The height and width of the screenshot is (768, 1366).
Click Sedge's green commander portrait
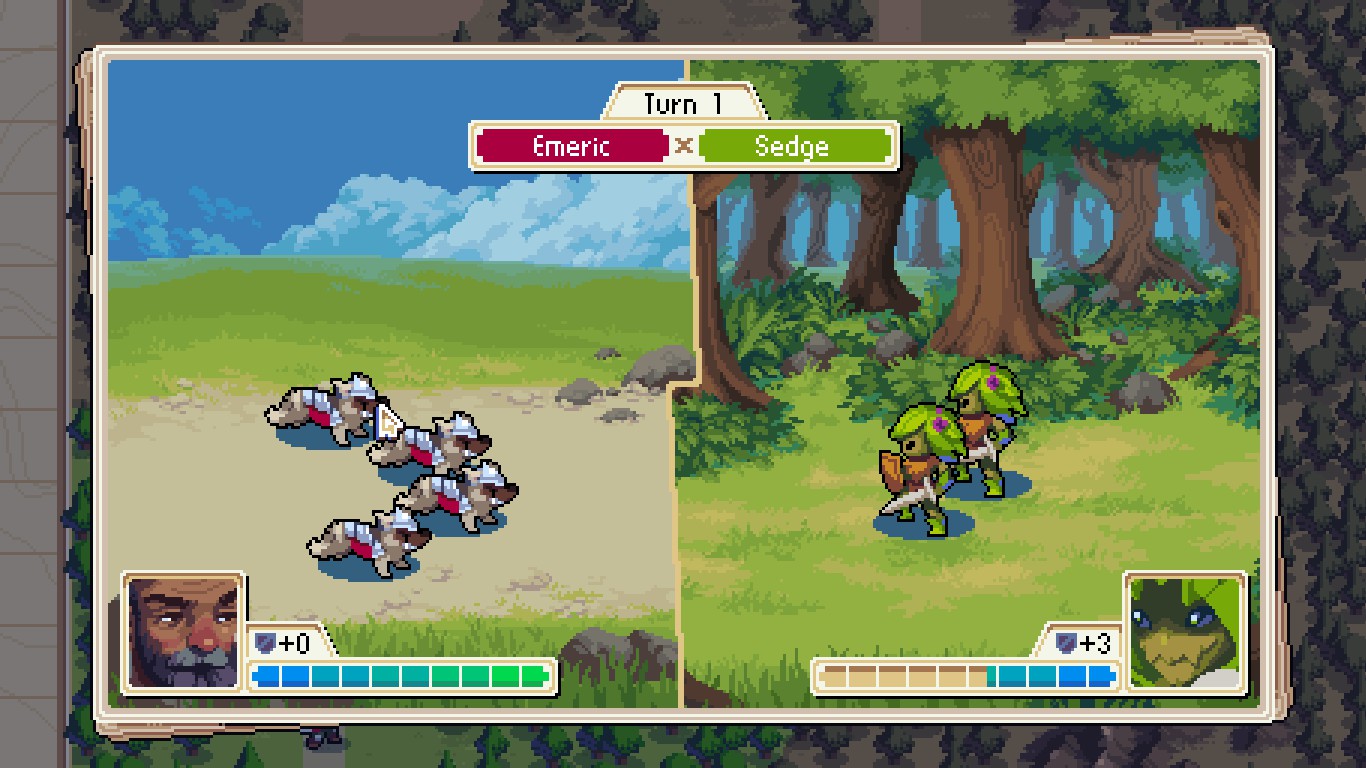(x=1185, y=632)
